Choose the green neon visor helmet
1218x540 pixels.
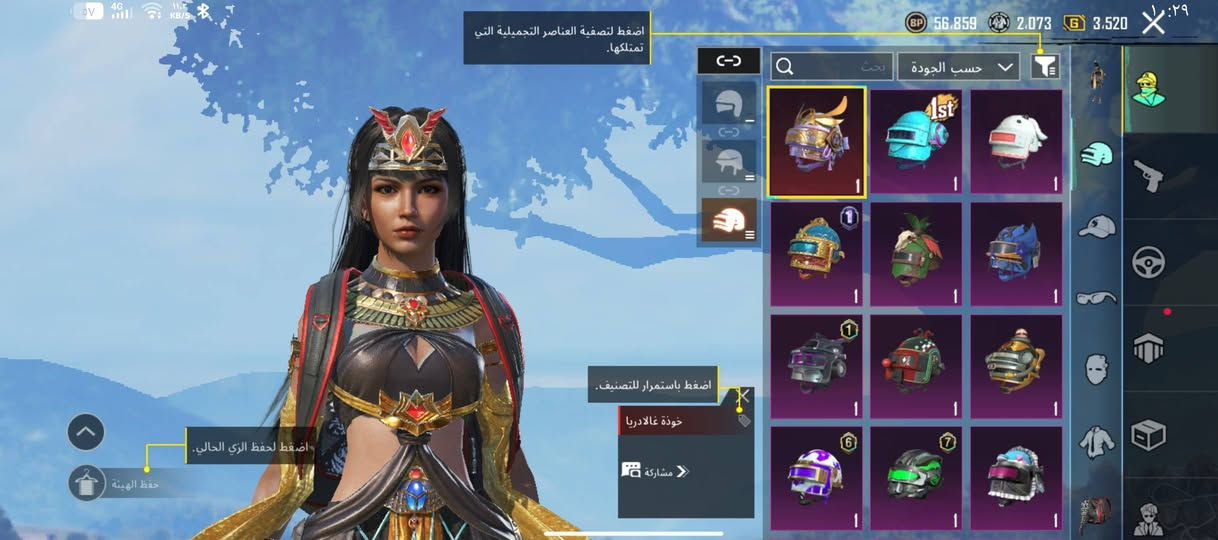pos(916,478)
